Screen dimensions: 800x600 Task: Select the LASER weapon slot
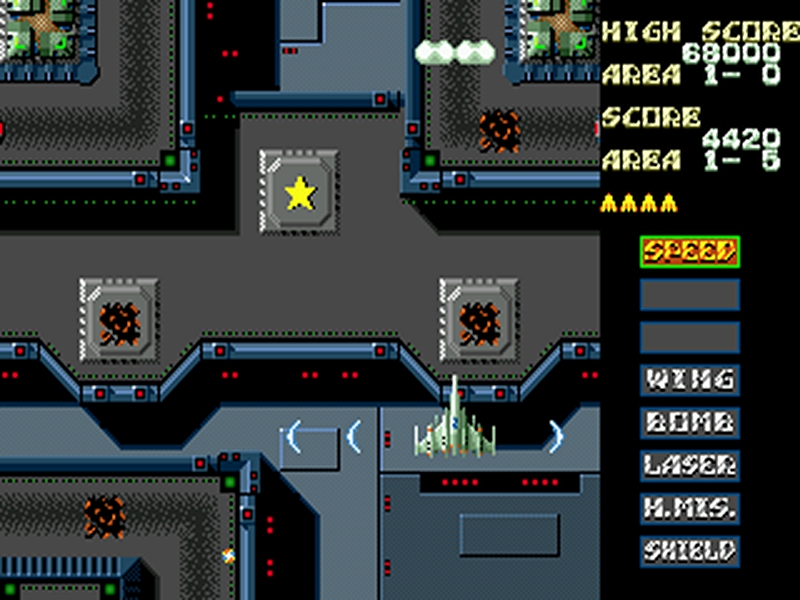[x=690, y=465]
